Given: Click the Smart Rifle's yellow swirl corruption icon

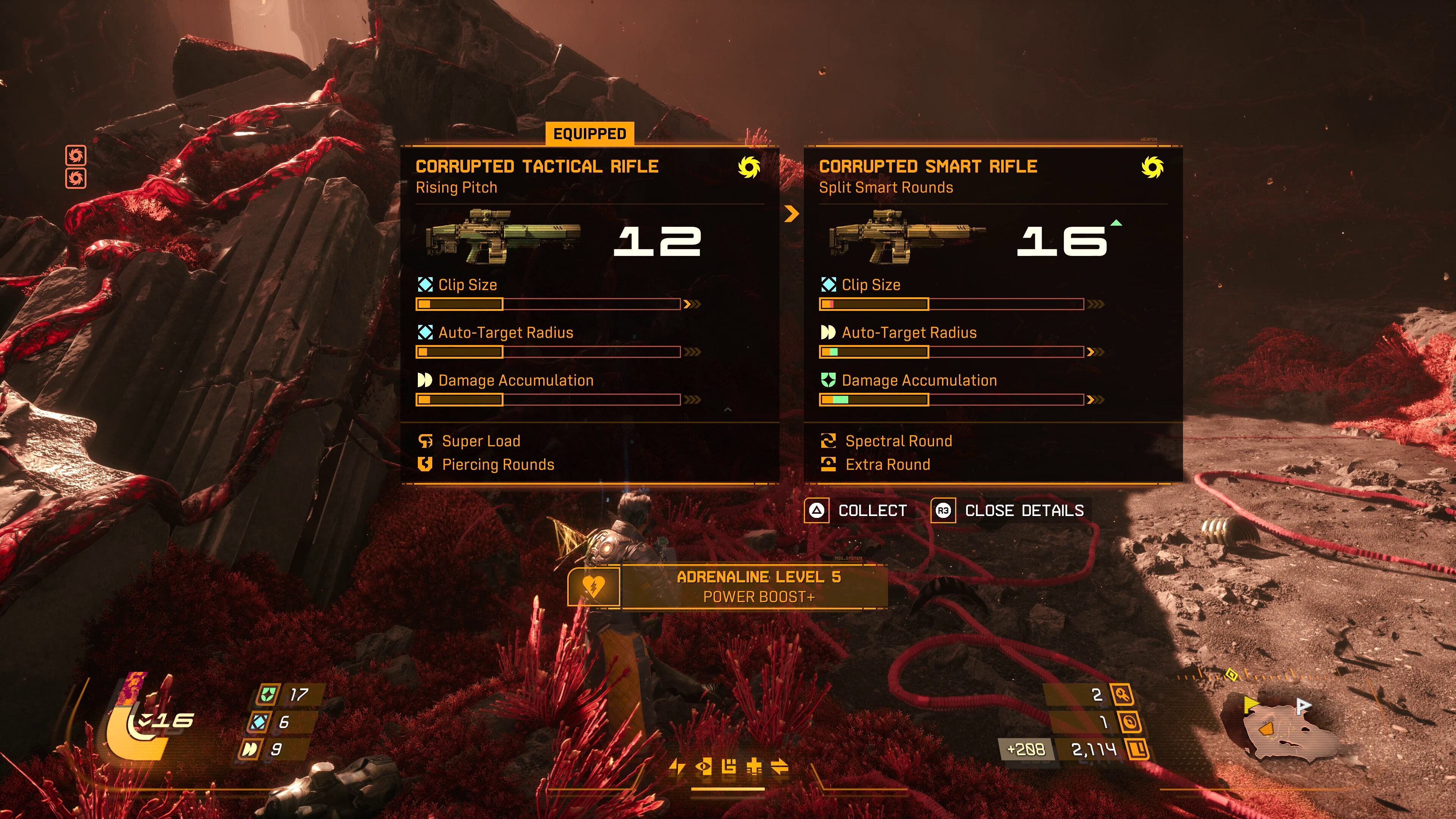Looking at the screenshot, I should tap(1152, 167).
